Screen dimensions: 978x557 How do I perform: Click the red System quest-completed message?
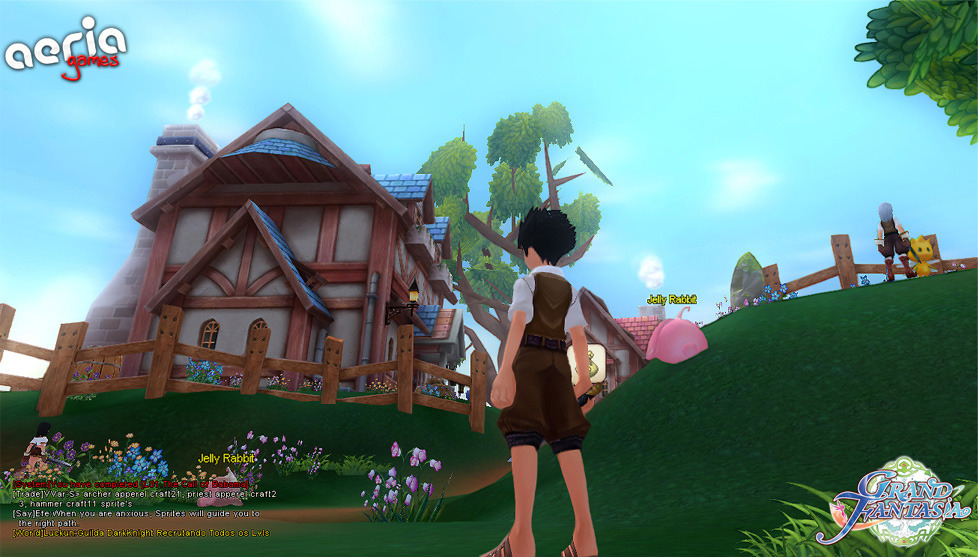click(x=130, y=484)
